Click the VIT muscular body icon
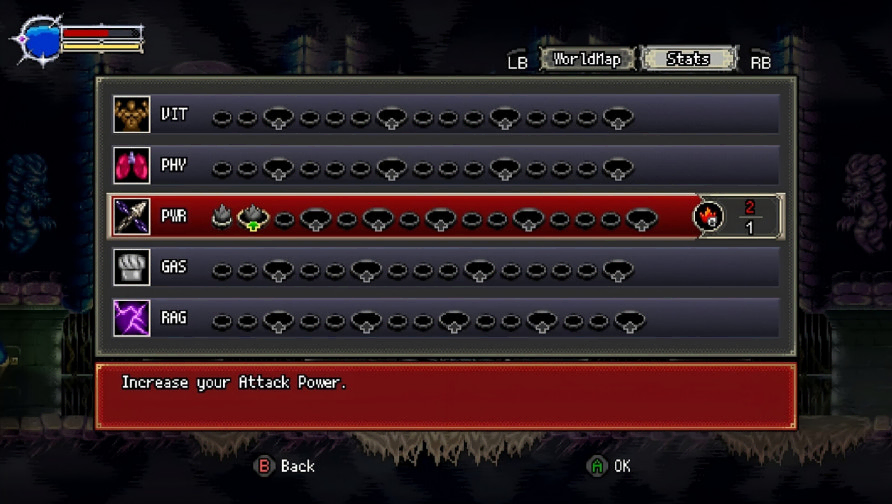892x504 pixels. point(132,115)
